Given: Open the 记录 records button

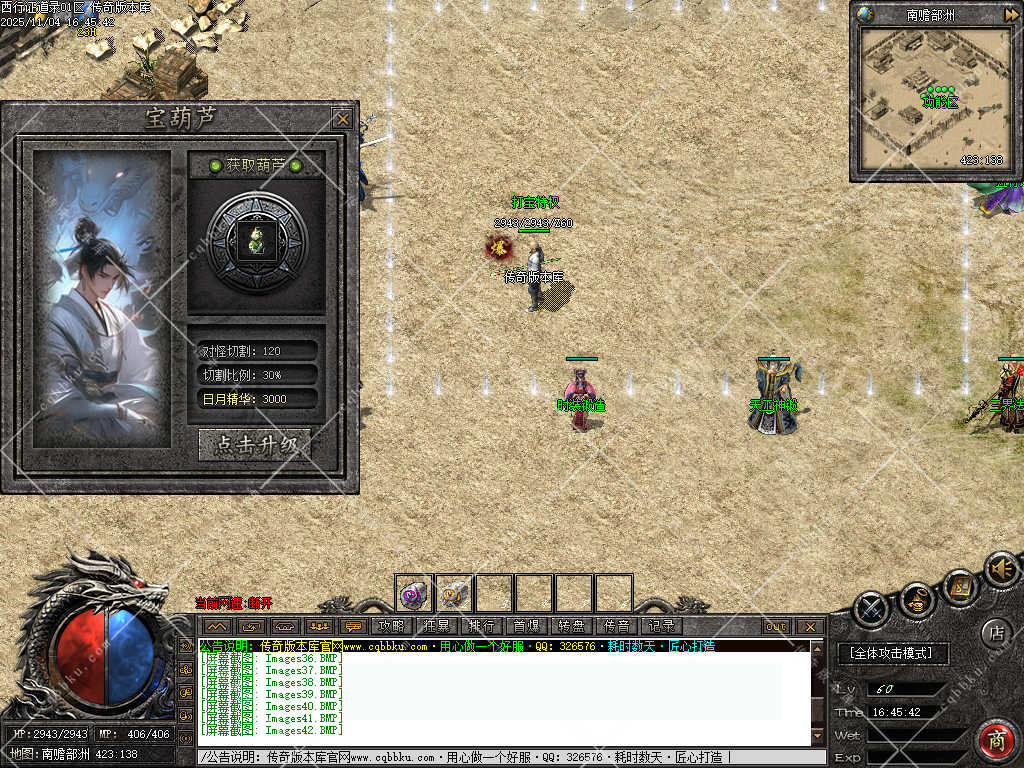Looking at the screenshot, I should 661,626.
